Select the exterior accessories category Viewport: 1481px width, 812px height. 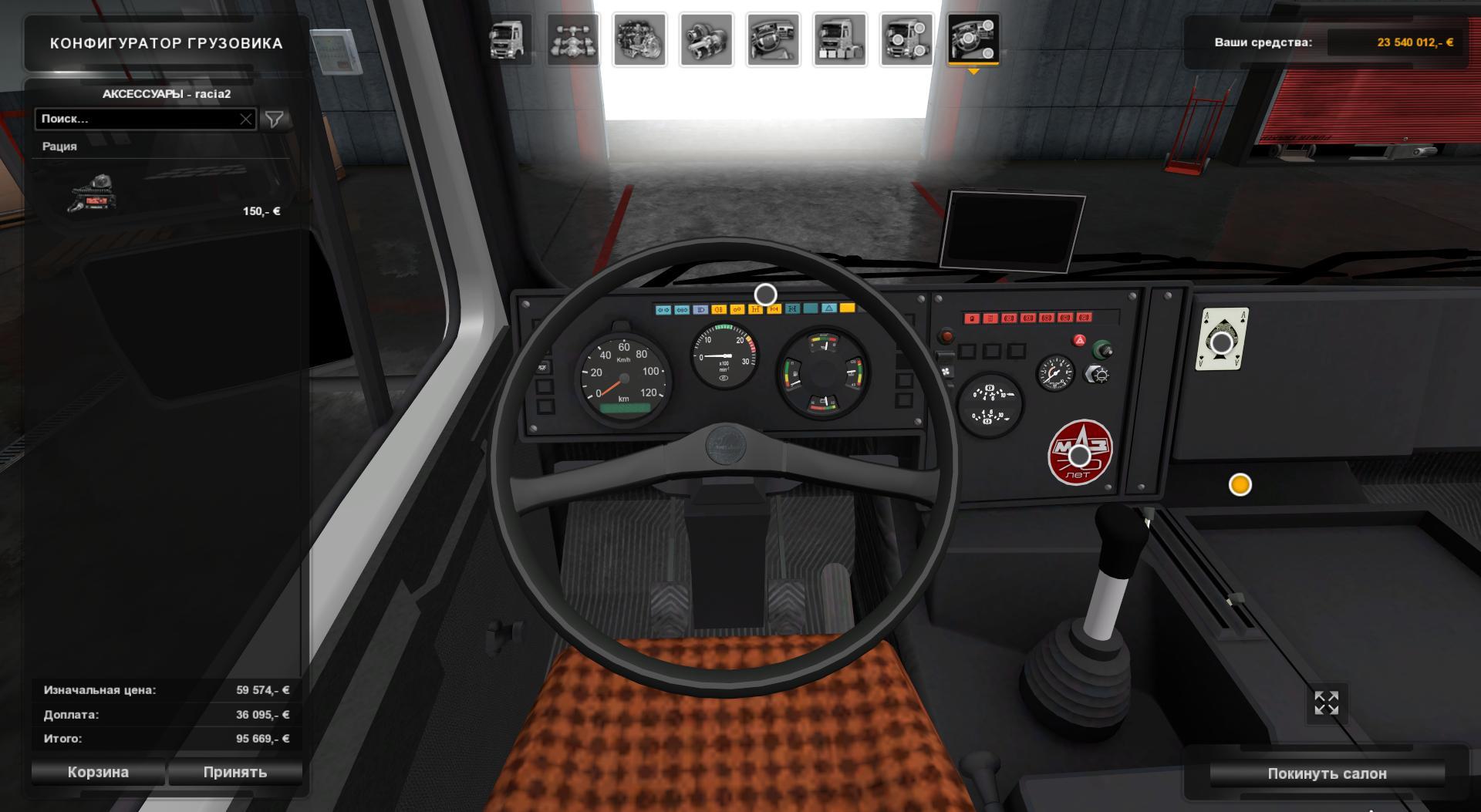click(x=906, y=39)
